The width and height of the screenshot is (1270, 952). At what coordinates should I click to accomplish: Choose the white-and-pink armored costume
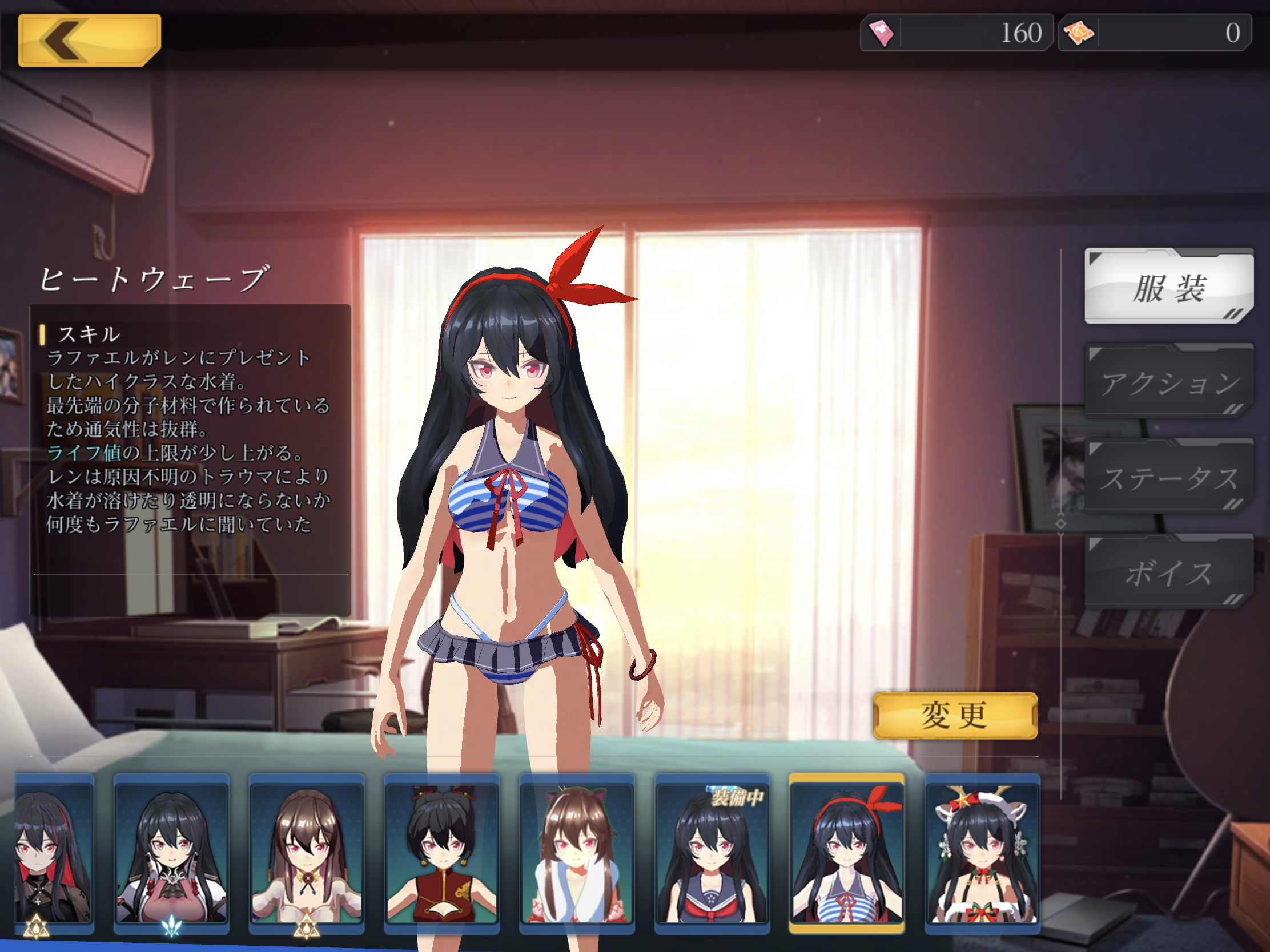click(x=171, y=853)
